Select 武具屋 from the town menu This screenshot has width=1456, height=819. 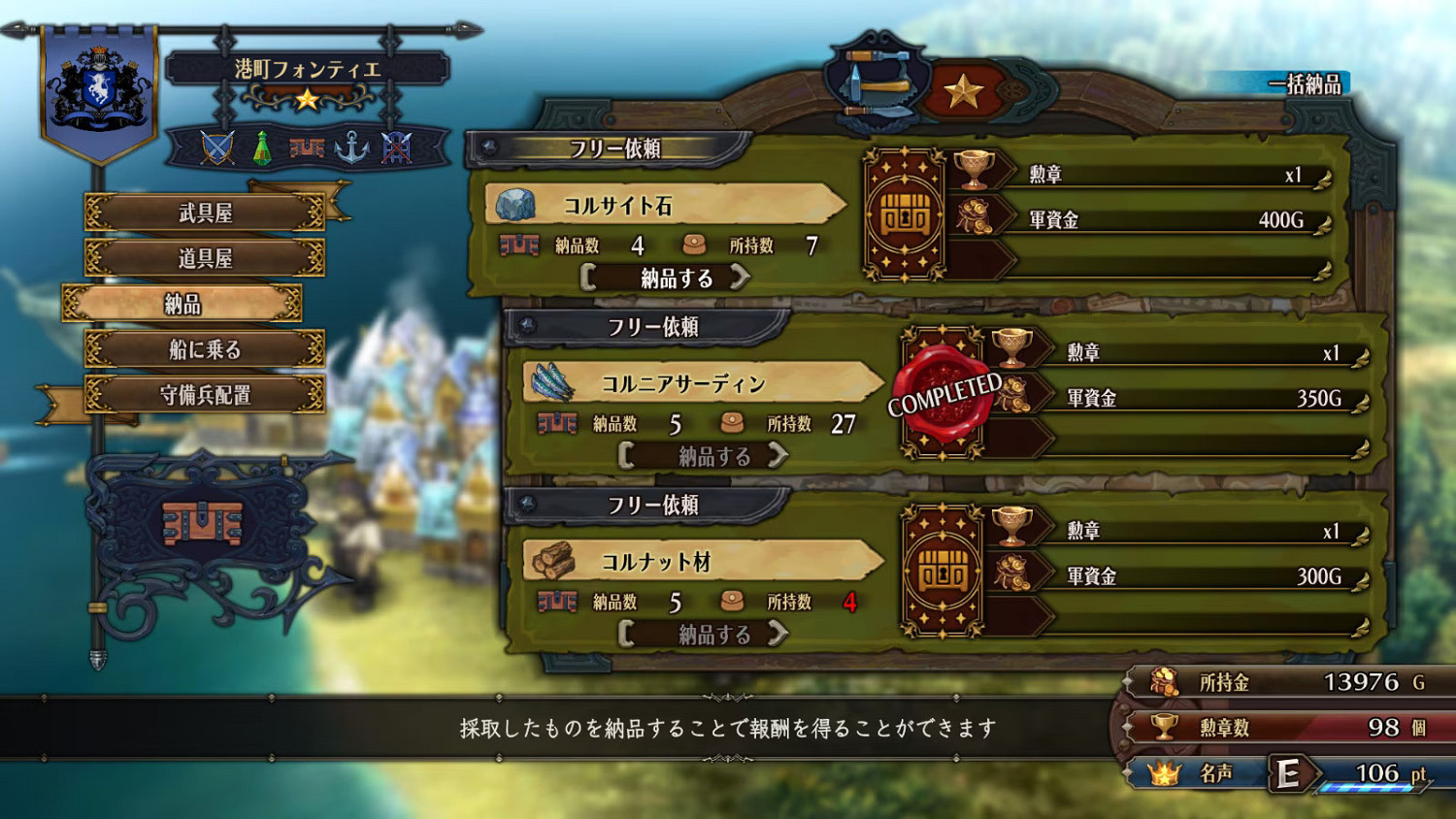[207, 213]
